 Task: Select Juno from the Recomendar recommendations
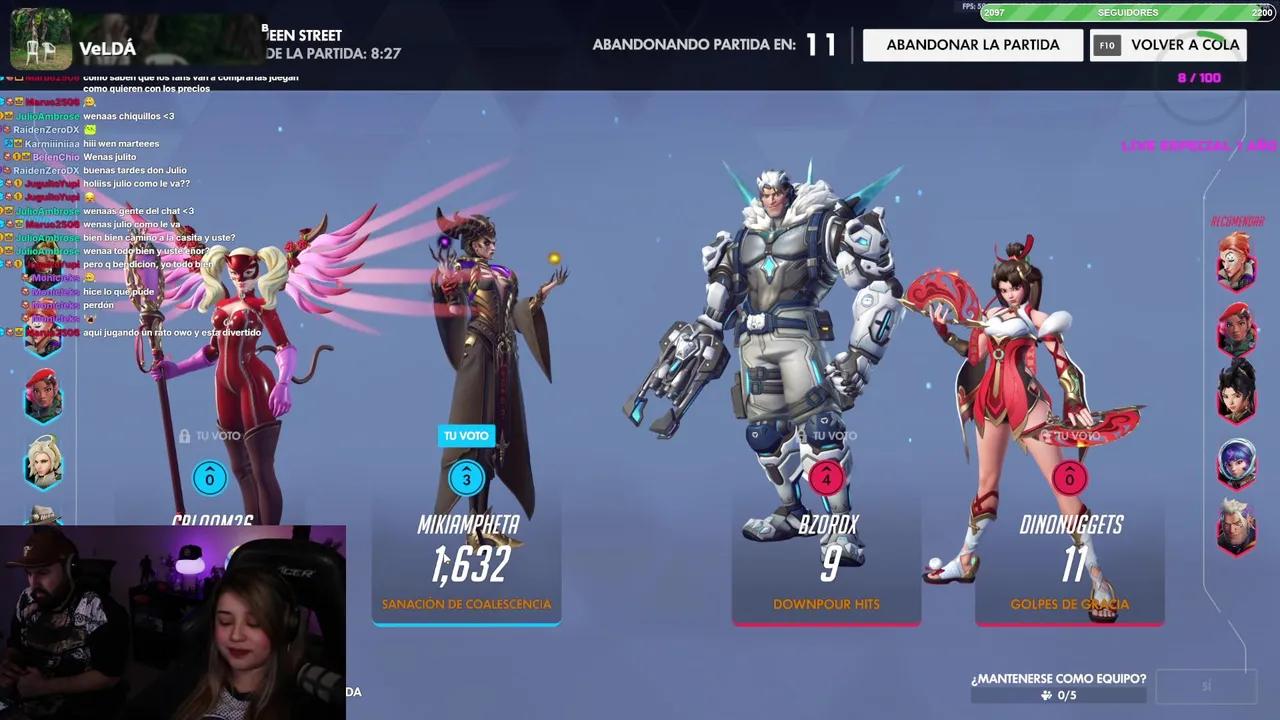coord(1237,458)
